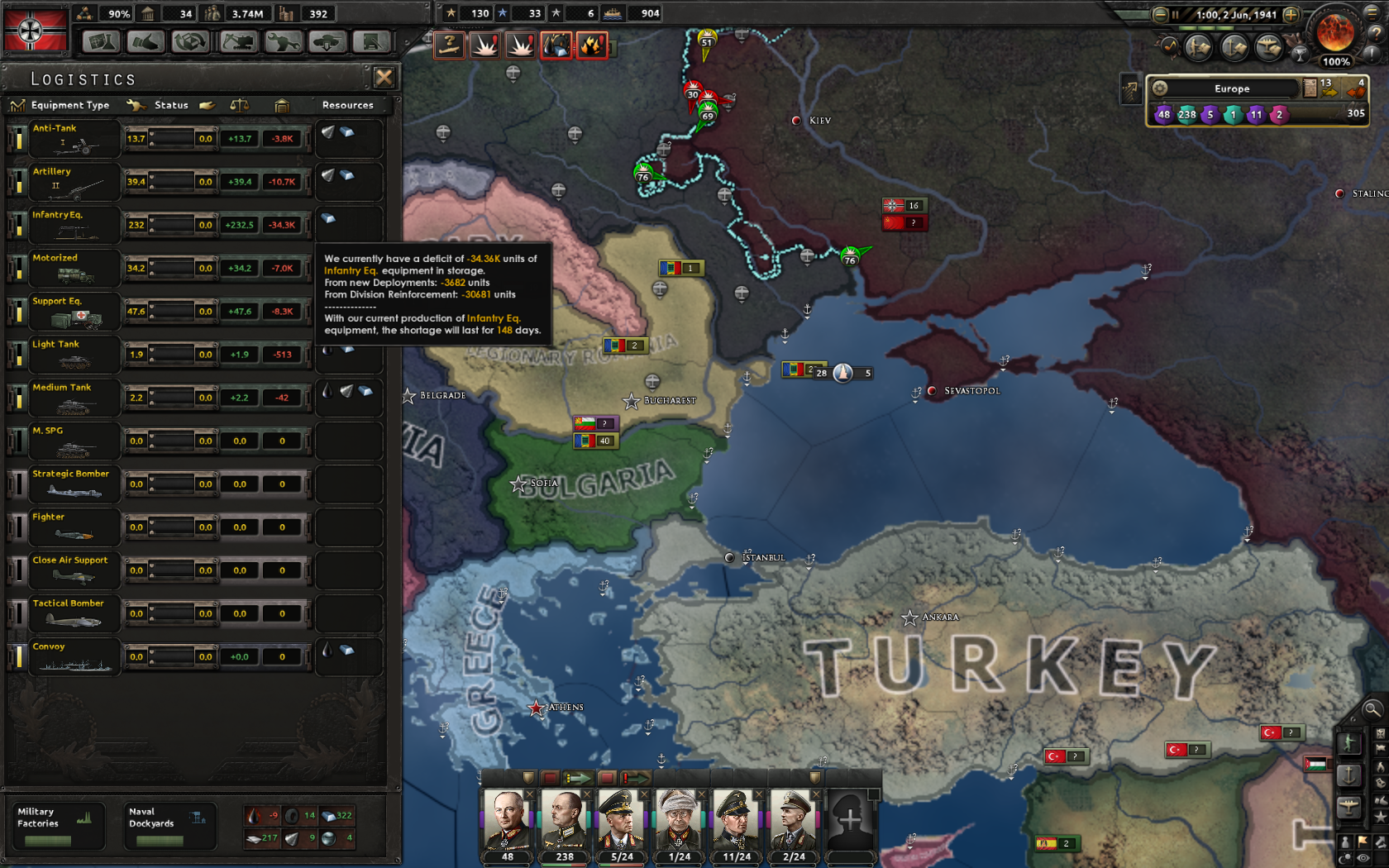
Task: Open the construction excavator icon
Action: pyautogui.click(x=238, y=41)
